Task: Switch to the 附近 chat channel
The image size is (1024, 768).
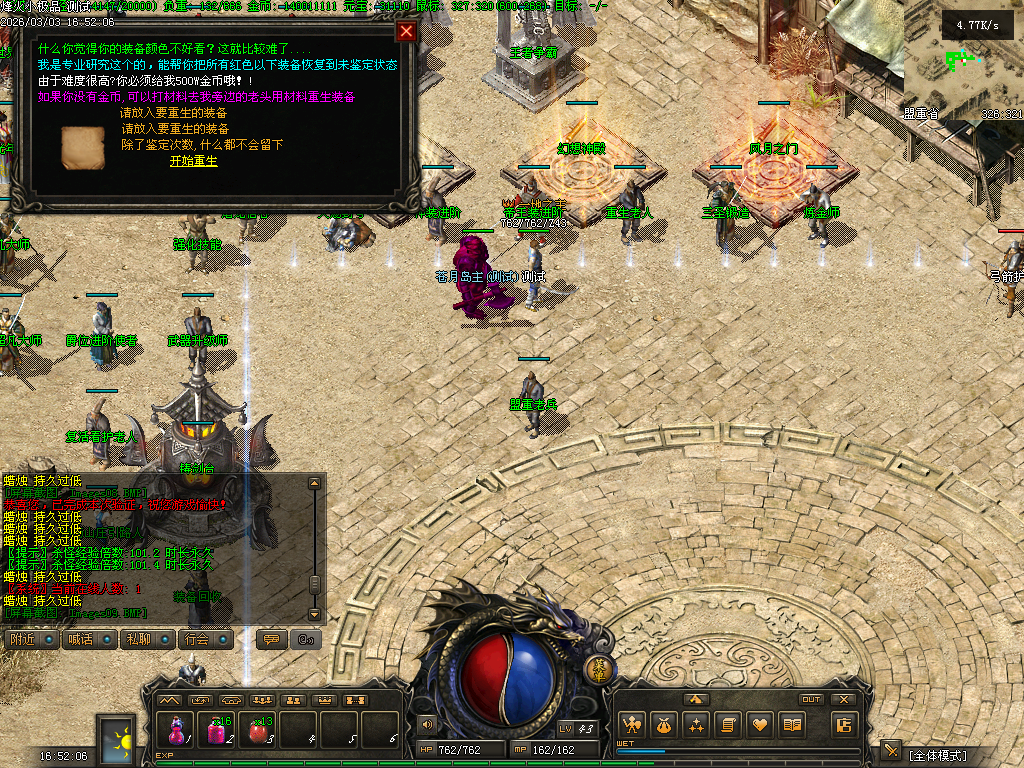Action: [31, 639]
